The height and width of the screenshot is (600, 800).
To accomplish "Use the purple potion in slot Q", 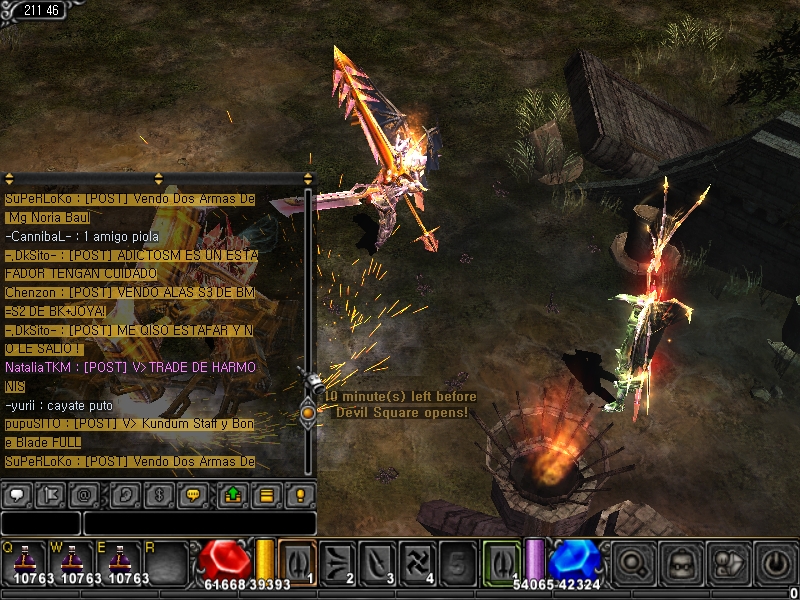I will point(24,560).
